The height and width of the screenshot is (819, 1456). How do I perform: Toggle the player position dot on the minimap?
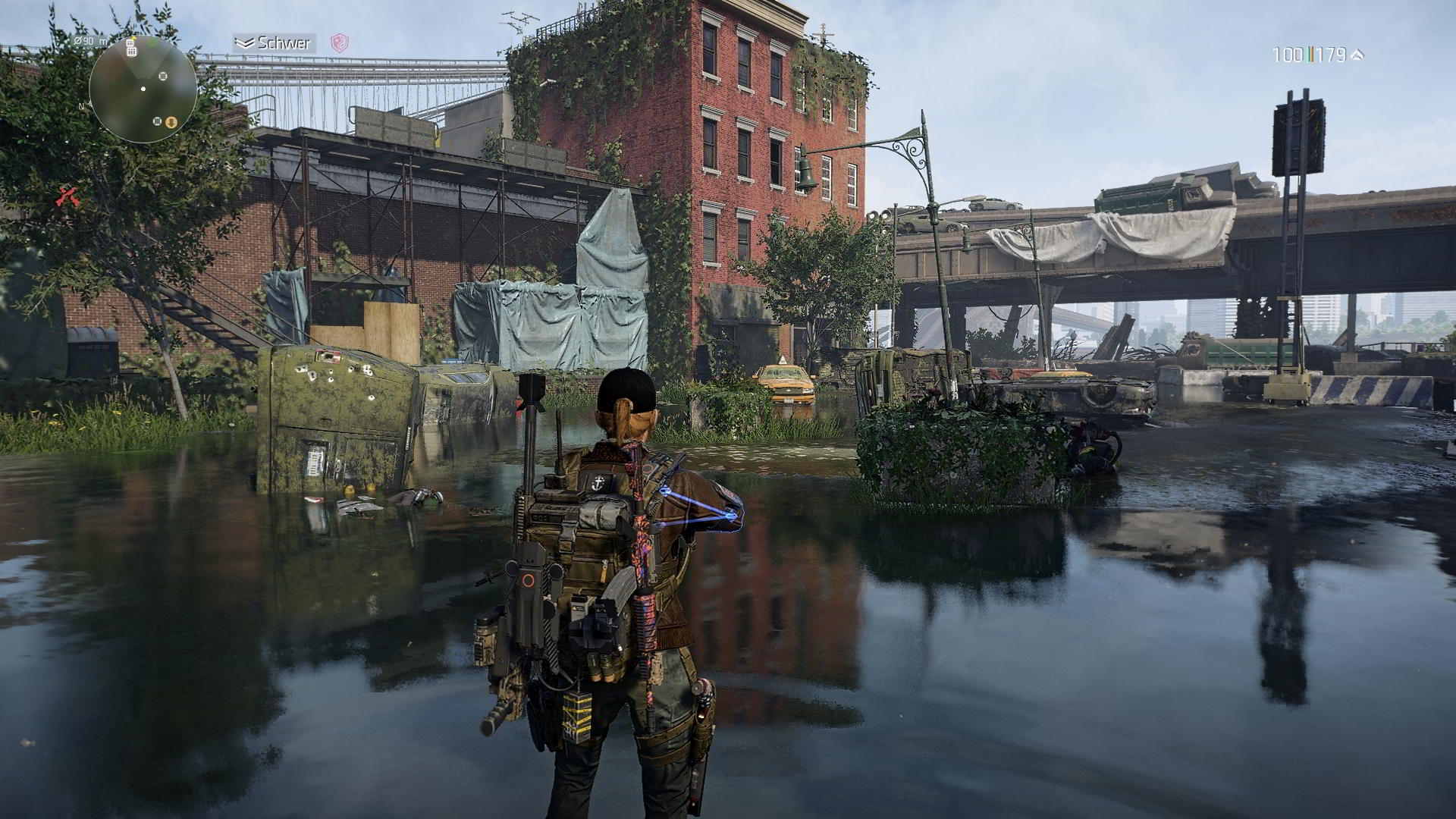[143, 89]
